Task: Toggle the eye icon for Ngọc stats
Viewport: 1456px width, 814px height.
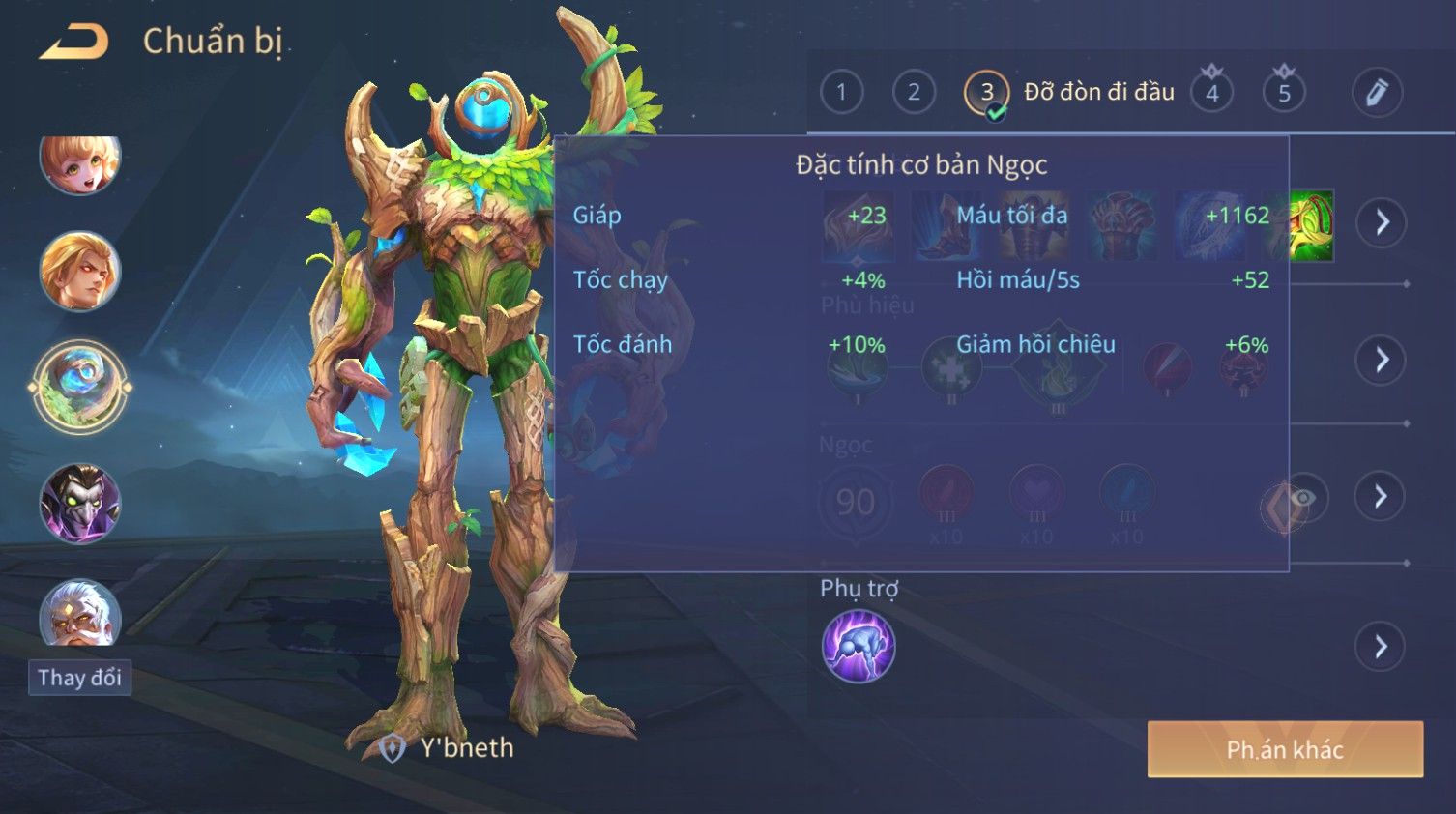Action: [1301, 498]
